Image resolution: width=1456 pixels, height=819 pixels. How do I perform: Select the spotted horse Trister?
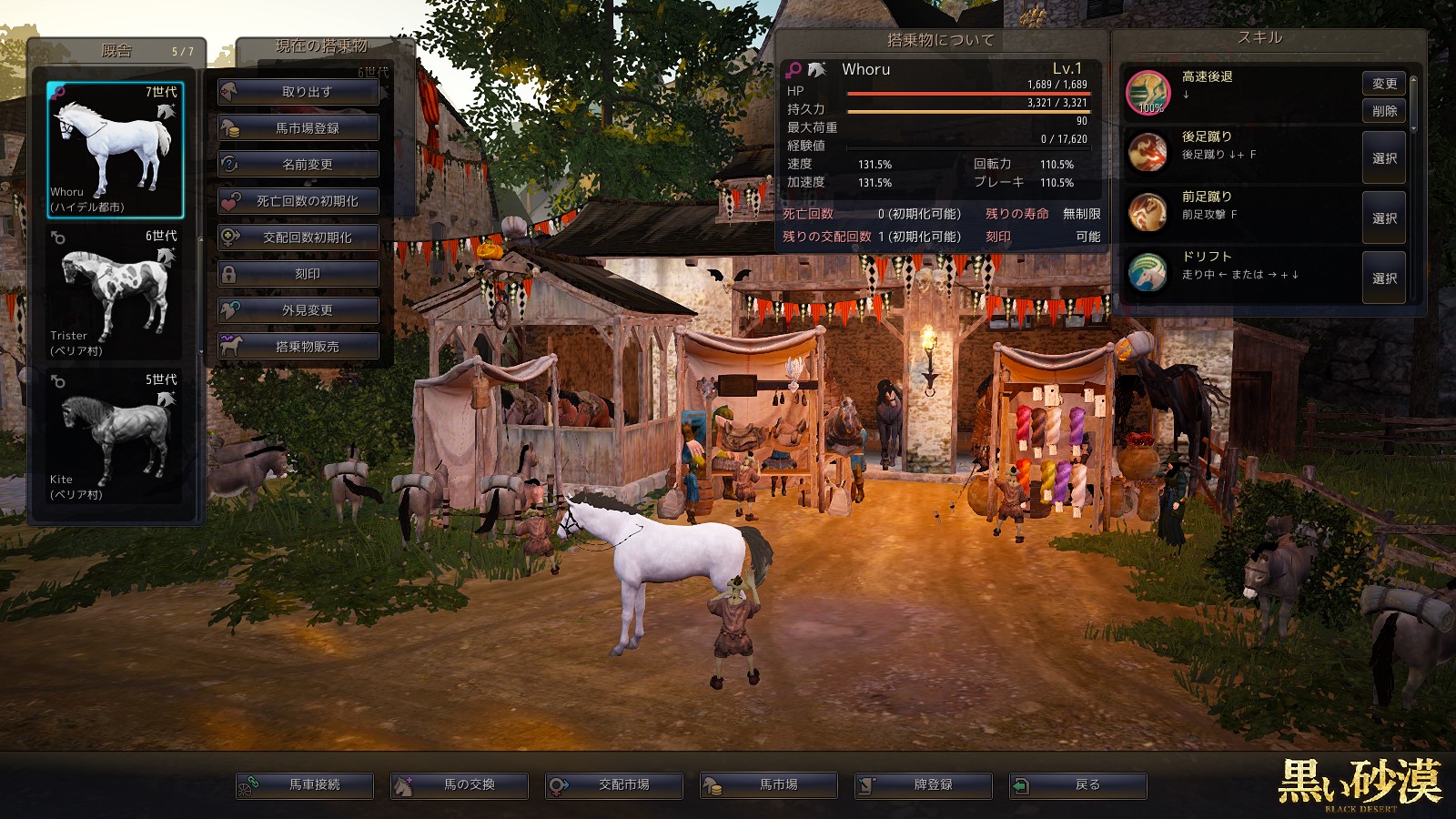click(115, 293)
